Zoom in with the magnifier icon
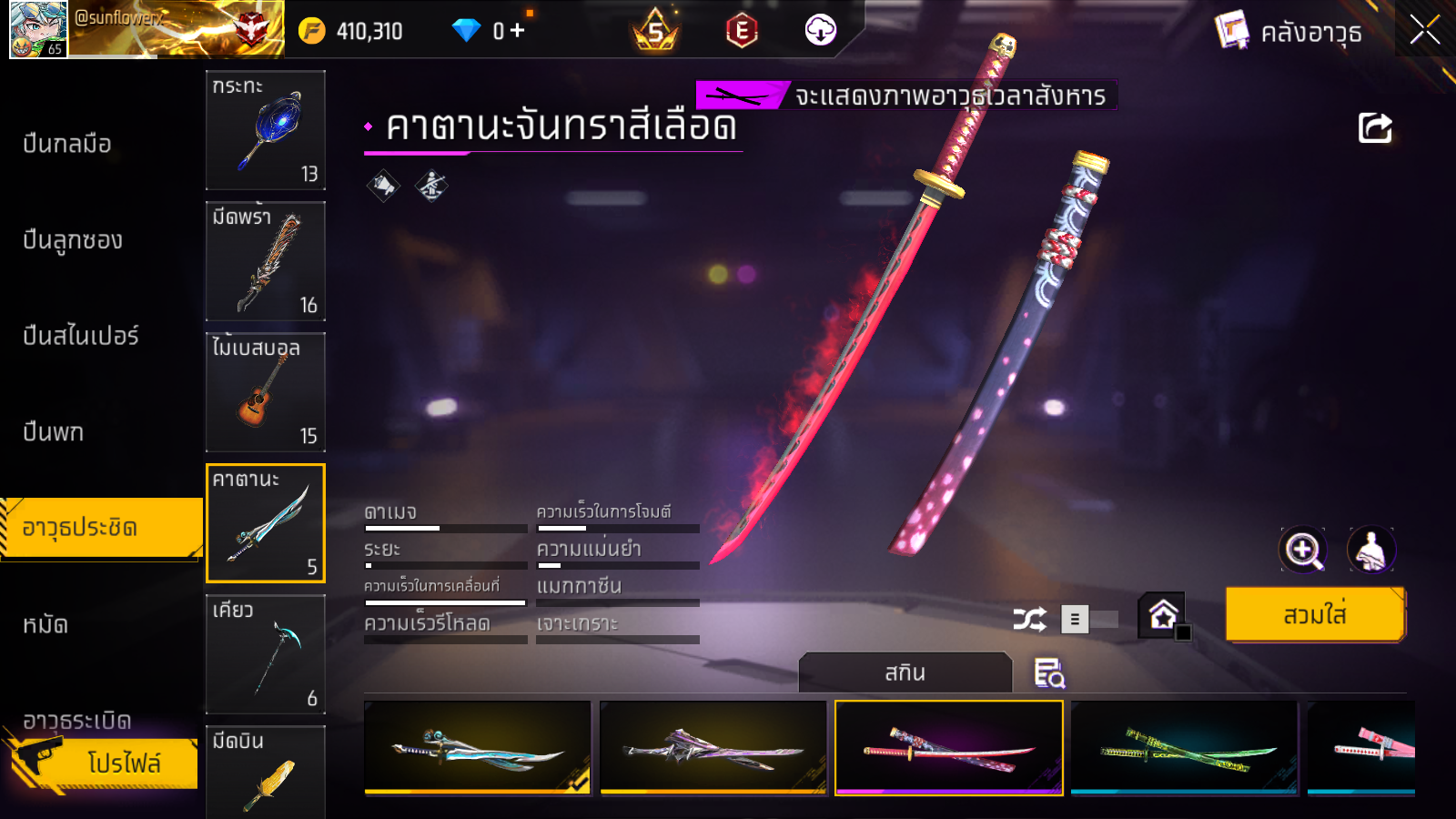Image resolution: width=1456 pixels, height=819 pixels. click(x=1302, y=550)
